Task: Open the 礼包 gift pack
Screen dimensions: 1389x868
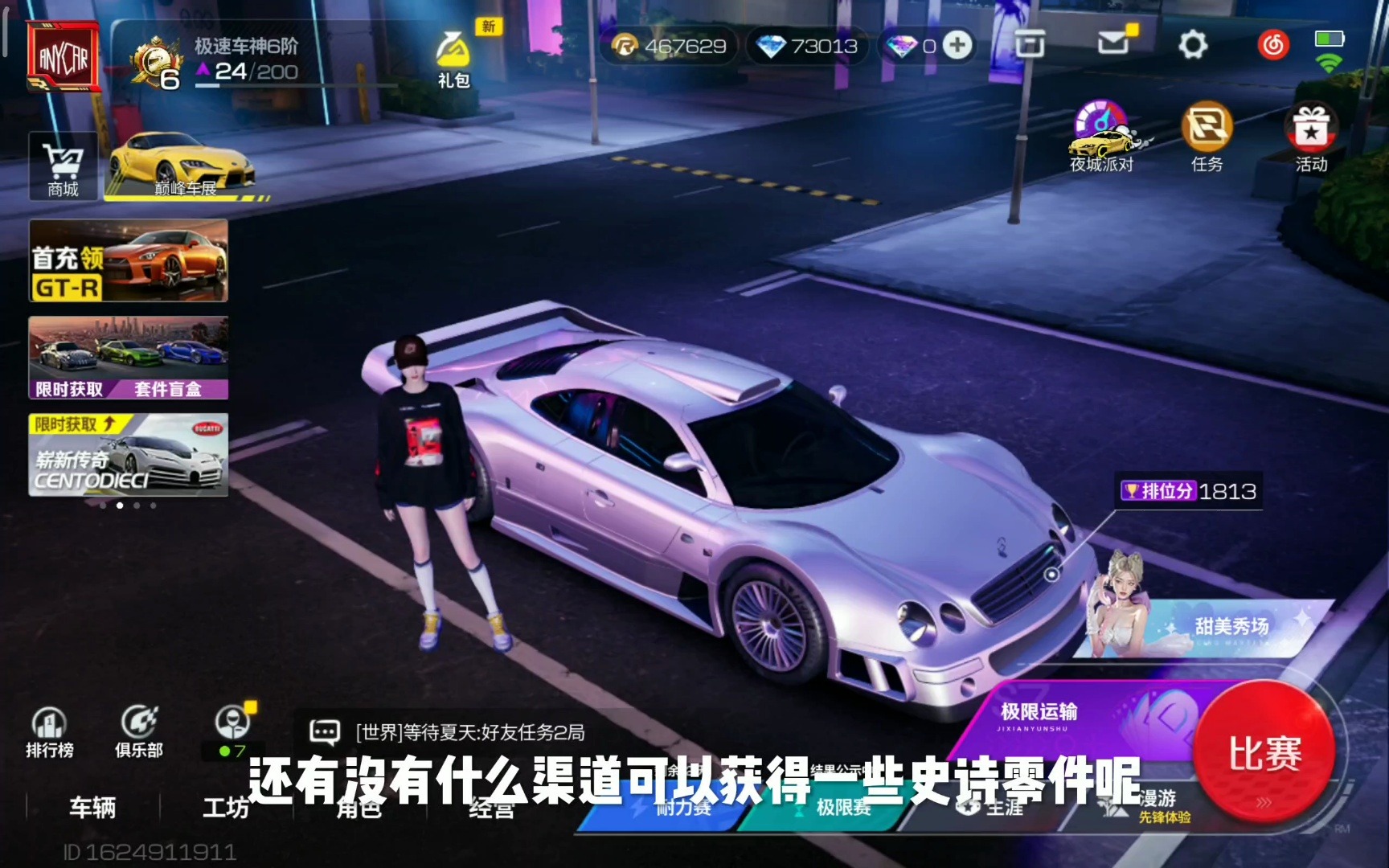Action: 453,59
